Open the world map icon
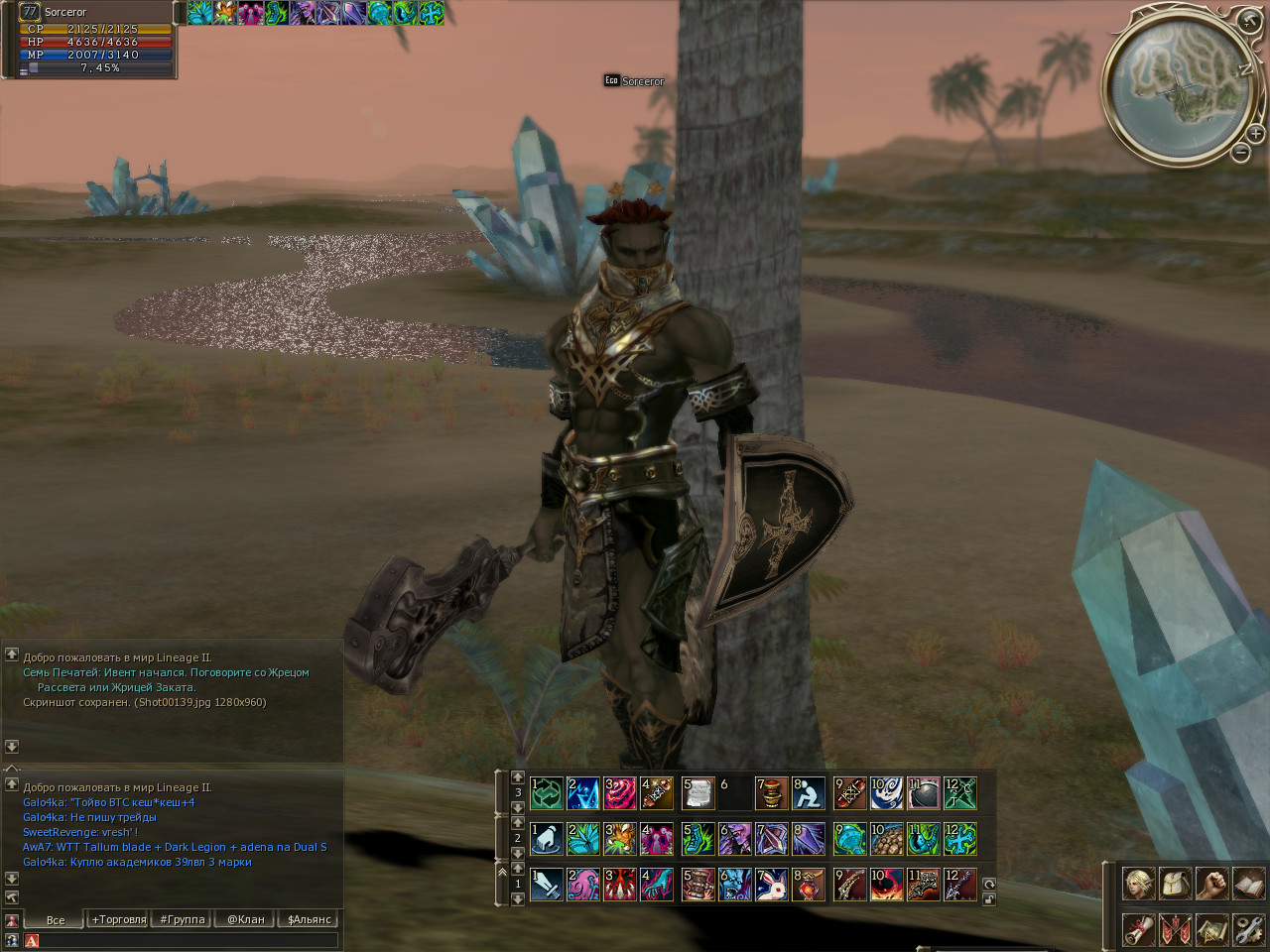 tap(1211, 929)
